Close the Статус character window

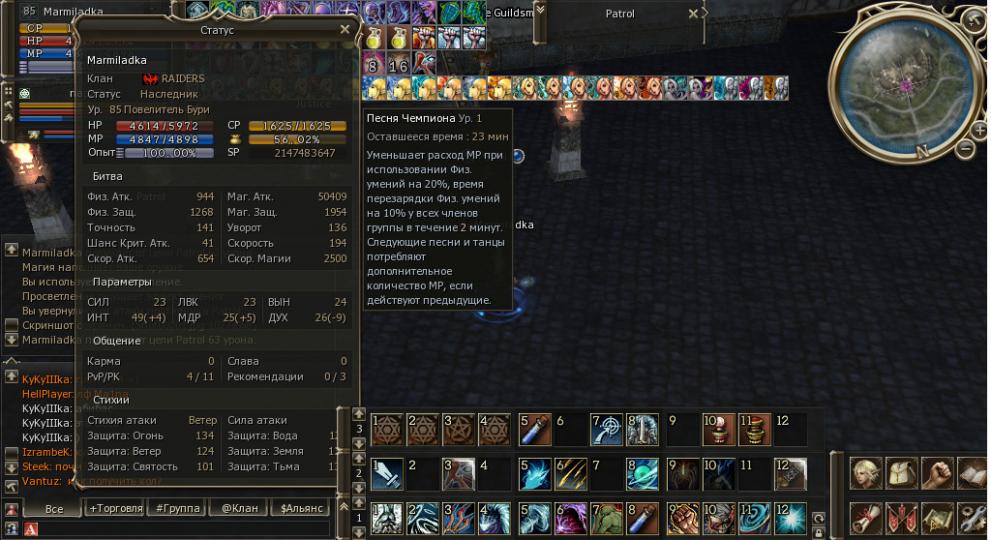(345, 30)
